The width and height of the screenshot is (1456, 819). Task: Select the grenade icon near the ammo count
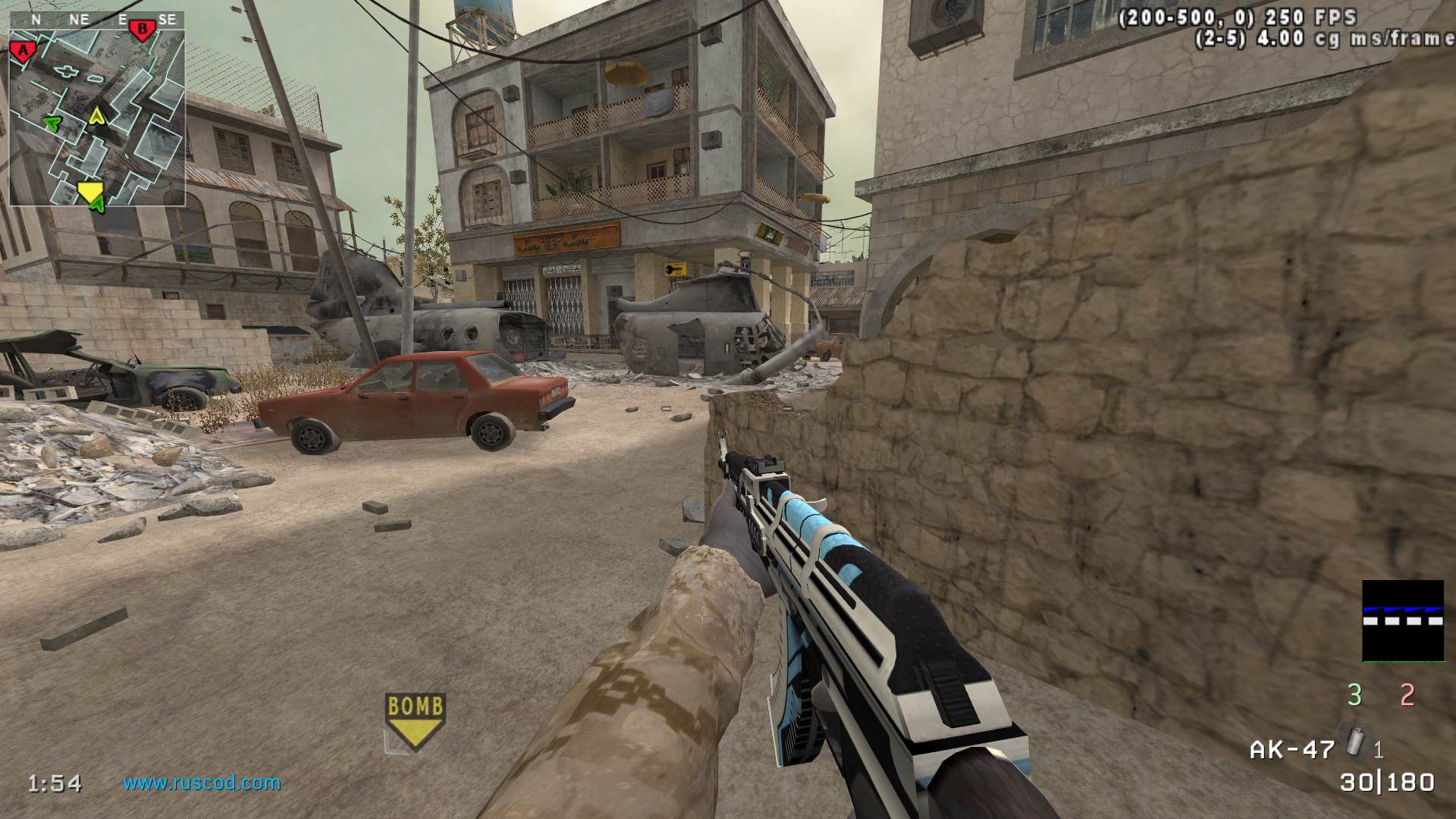1351,739
